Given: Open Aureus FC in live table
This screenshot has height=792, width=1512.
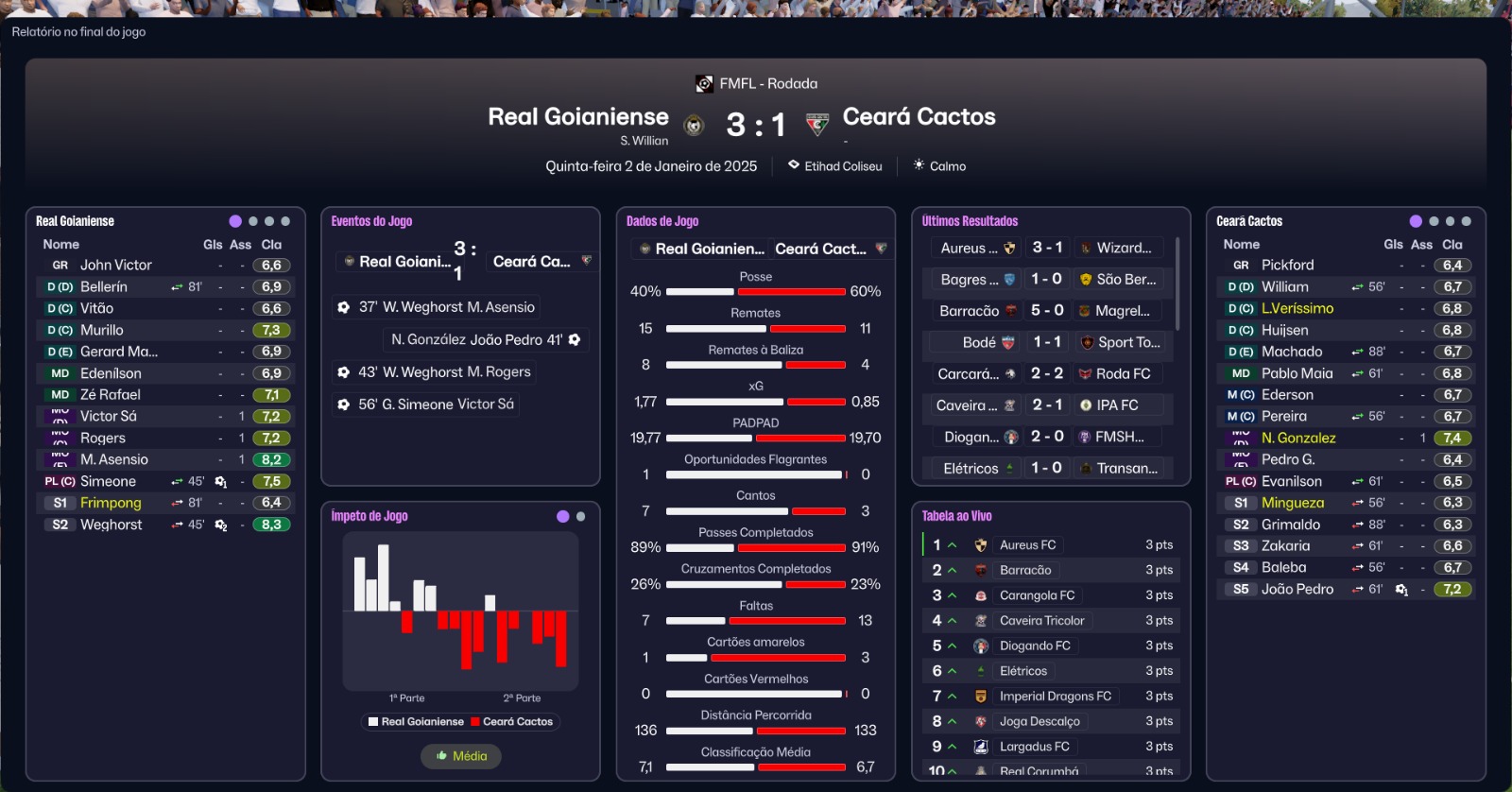Looking at the screenshot, I should (1027, 545).
